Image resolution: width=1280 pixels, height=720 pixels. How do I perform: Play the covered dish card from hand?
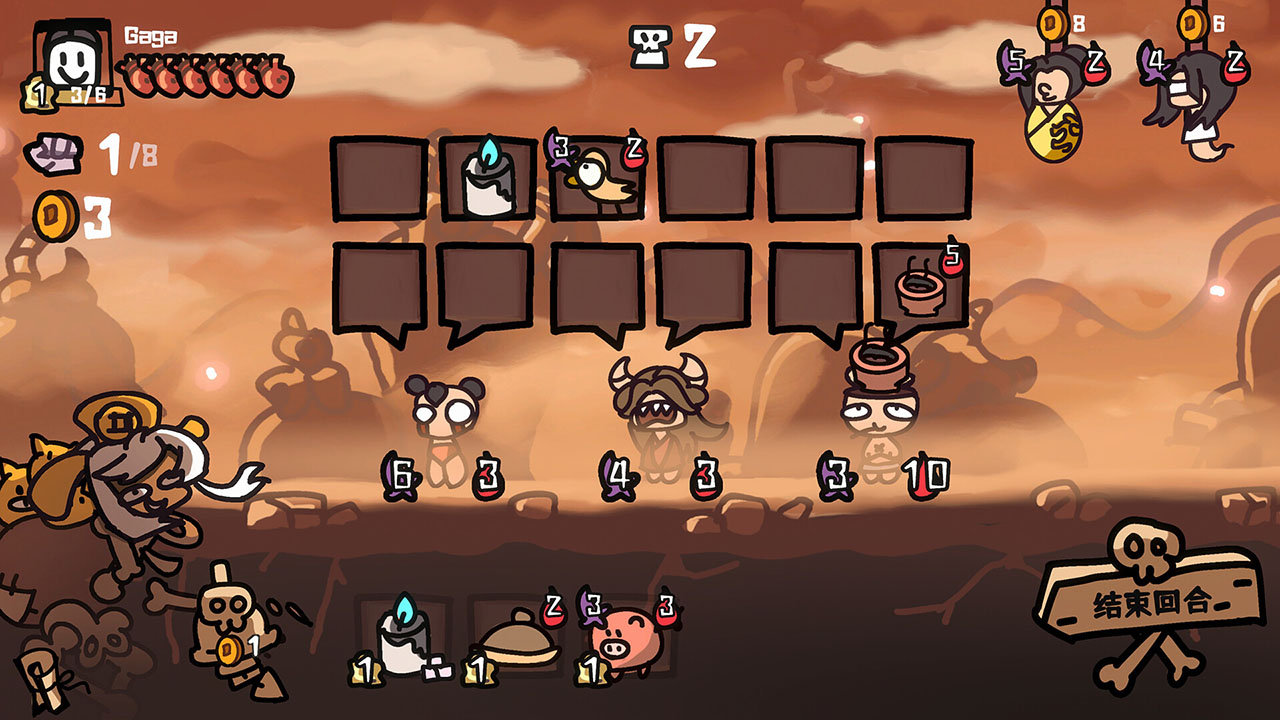(x=516, y=638)
